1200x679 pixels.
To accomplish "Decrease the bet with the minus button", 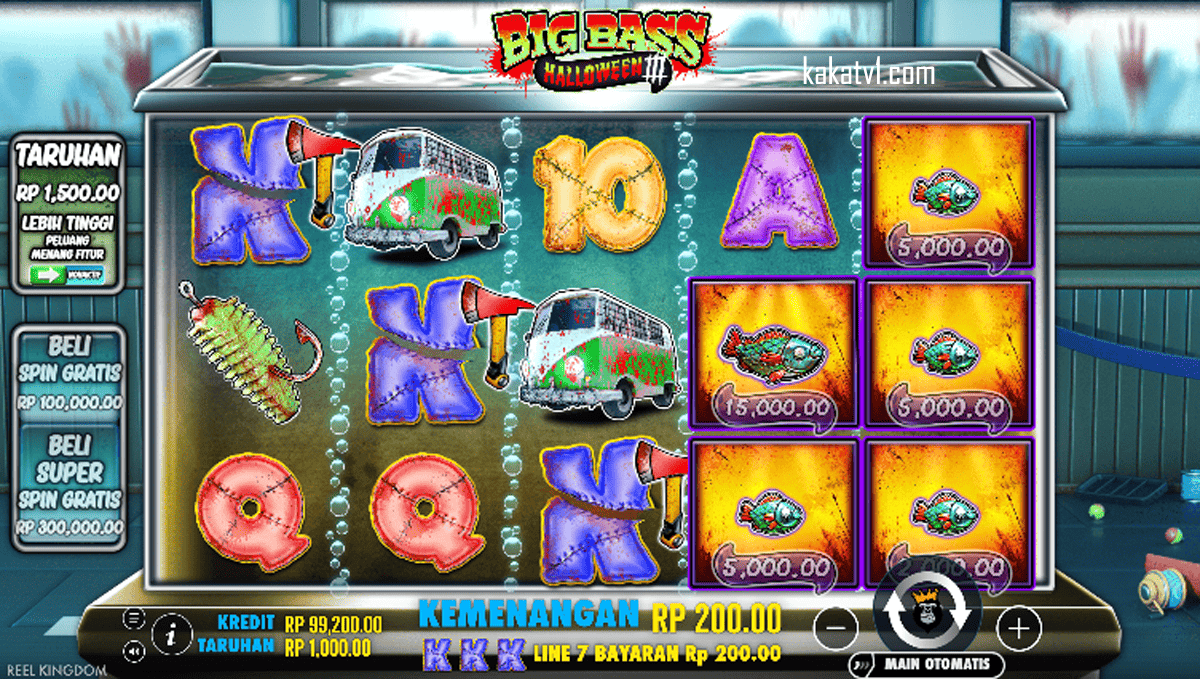I will click(x=836, y=628).
